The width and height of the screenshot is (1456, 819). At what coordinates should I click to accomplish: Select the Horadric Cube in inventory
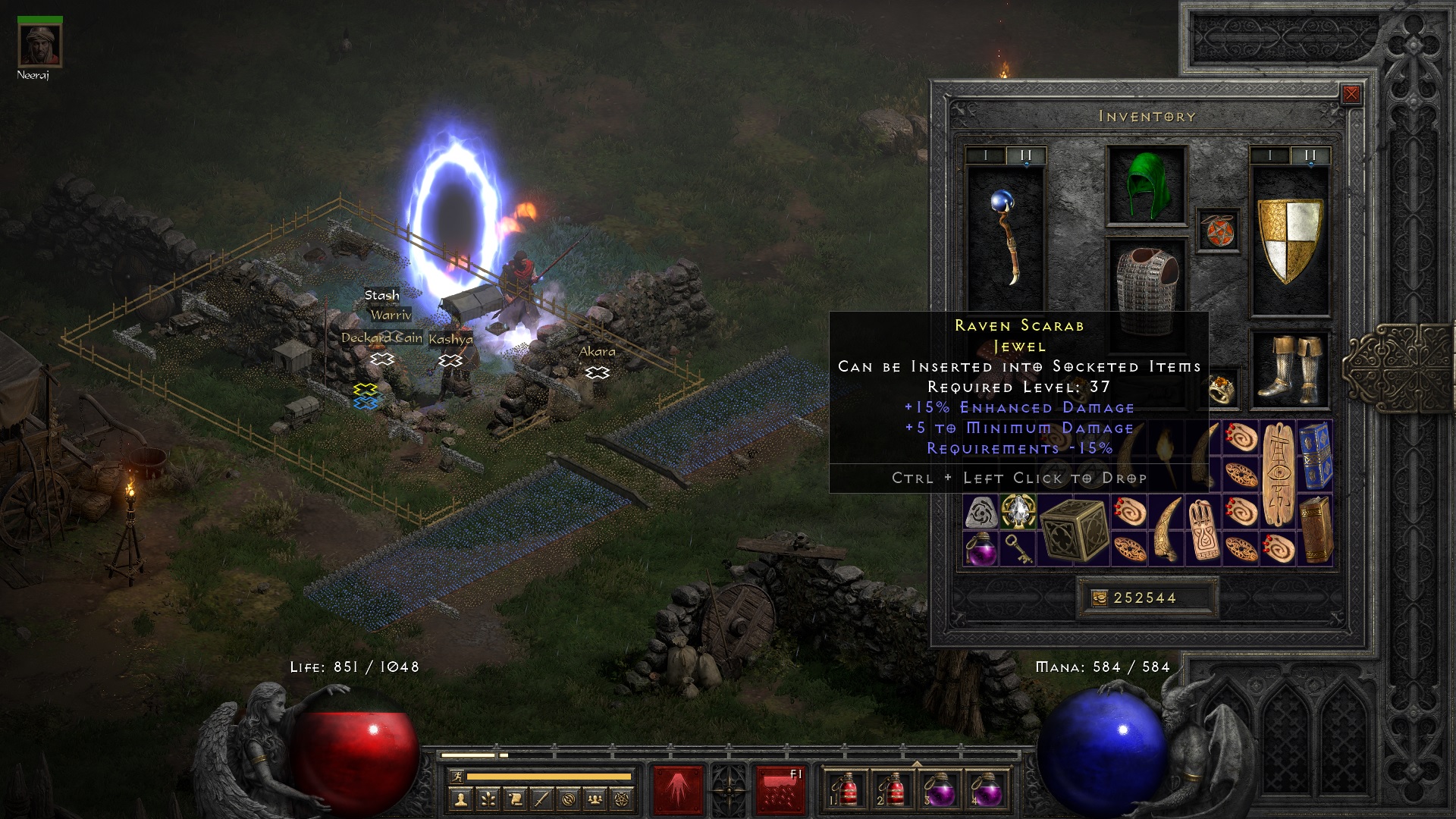(x=1074, y=529)
